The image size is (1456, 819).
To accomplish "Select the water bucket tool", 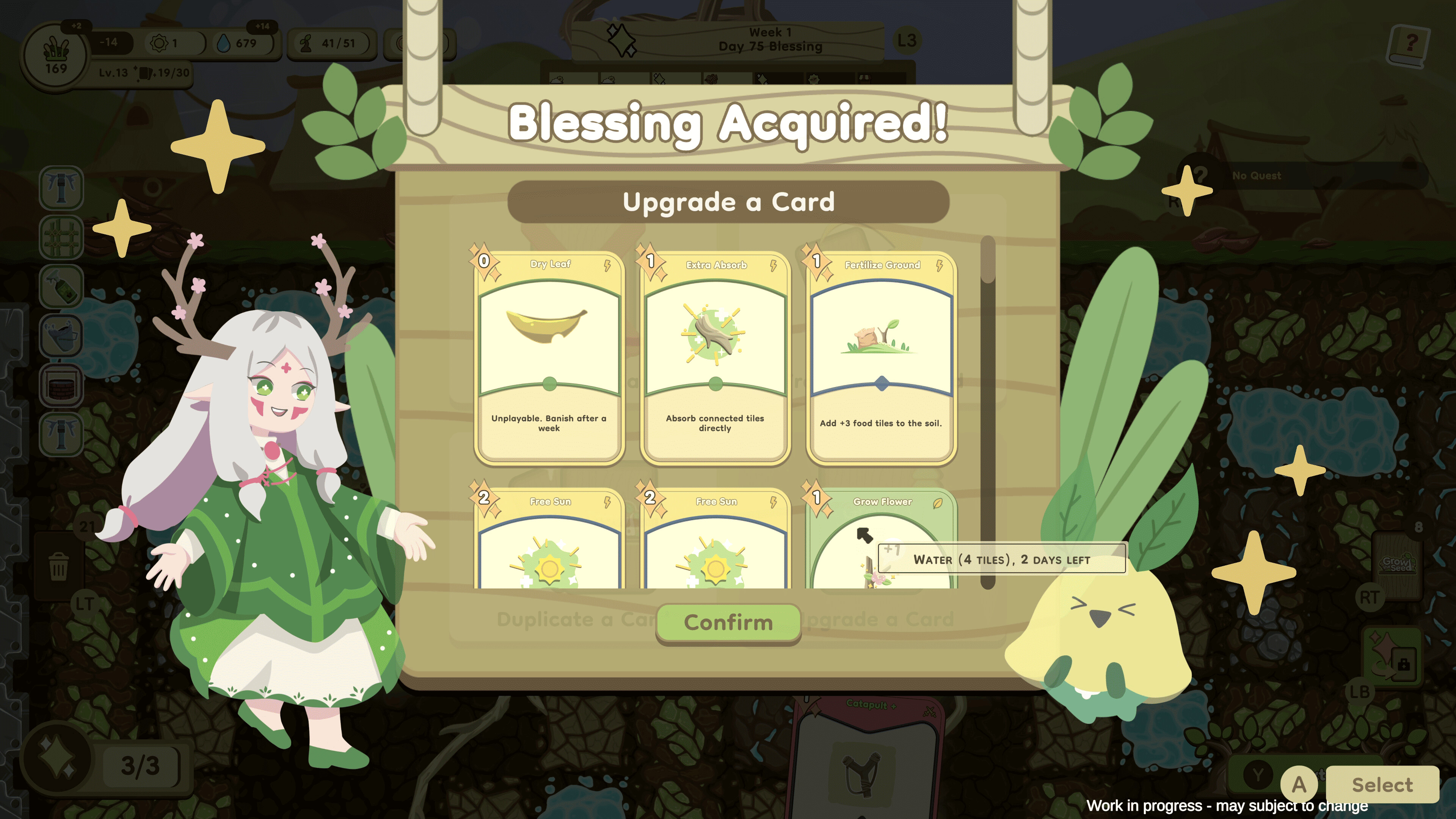I will click(x=61, y=336).
